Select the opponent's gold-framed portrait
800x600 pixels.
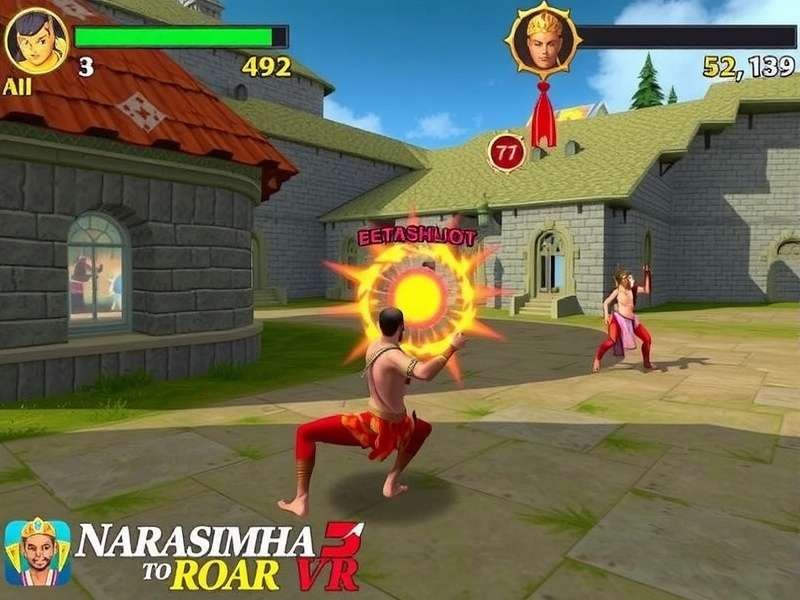pos(543,42)
